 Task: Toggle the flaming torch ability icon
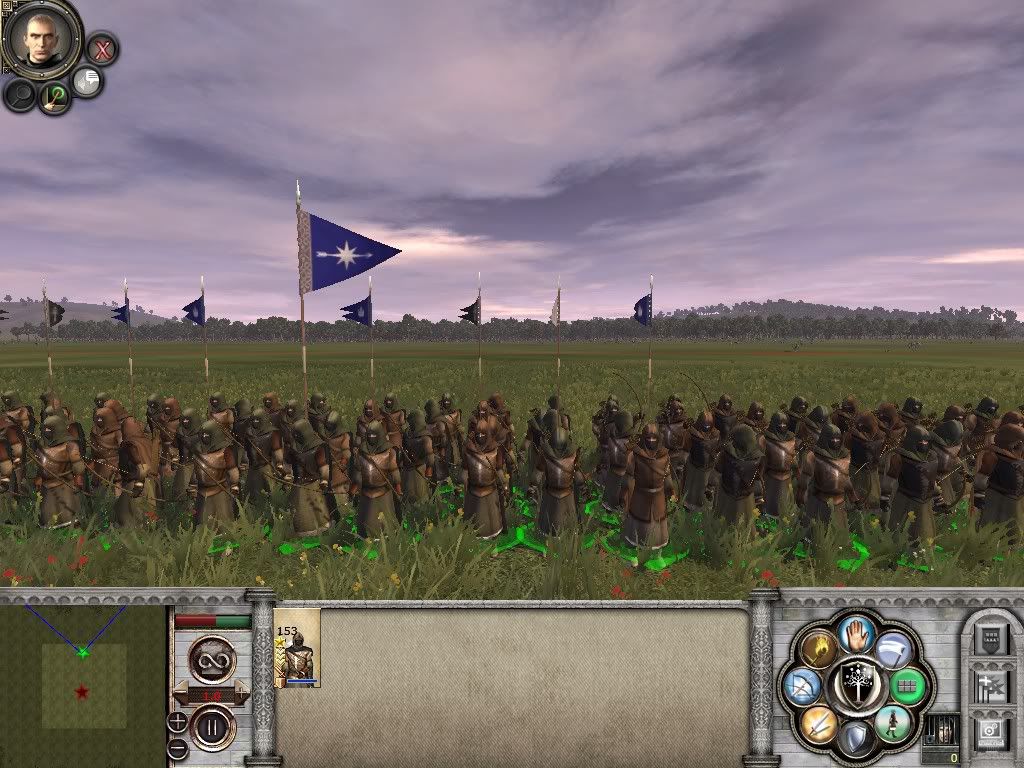818,650
